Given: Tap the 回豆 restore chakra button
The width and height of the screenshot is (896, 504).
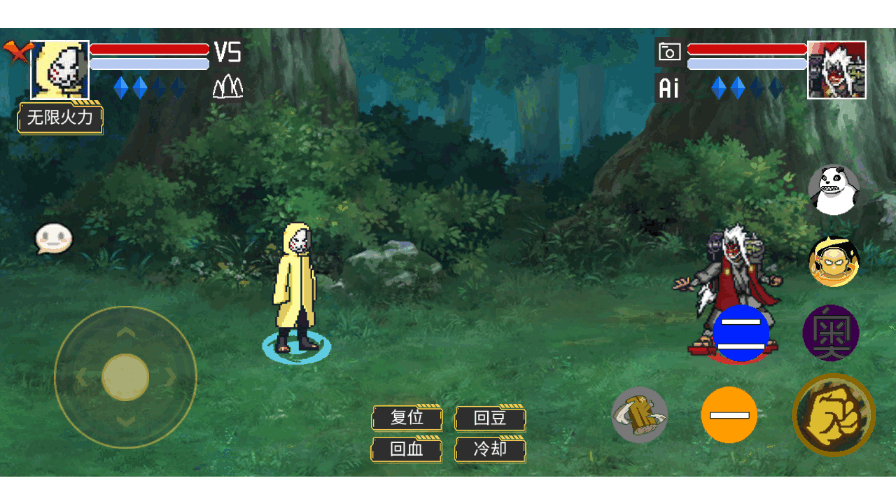Looking at the screenshot, I should (x=490, y=418).
